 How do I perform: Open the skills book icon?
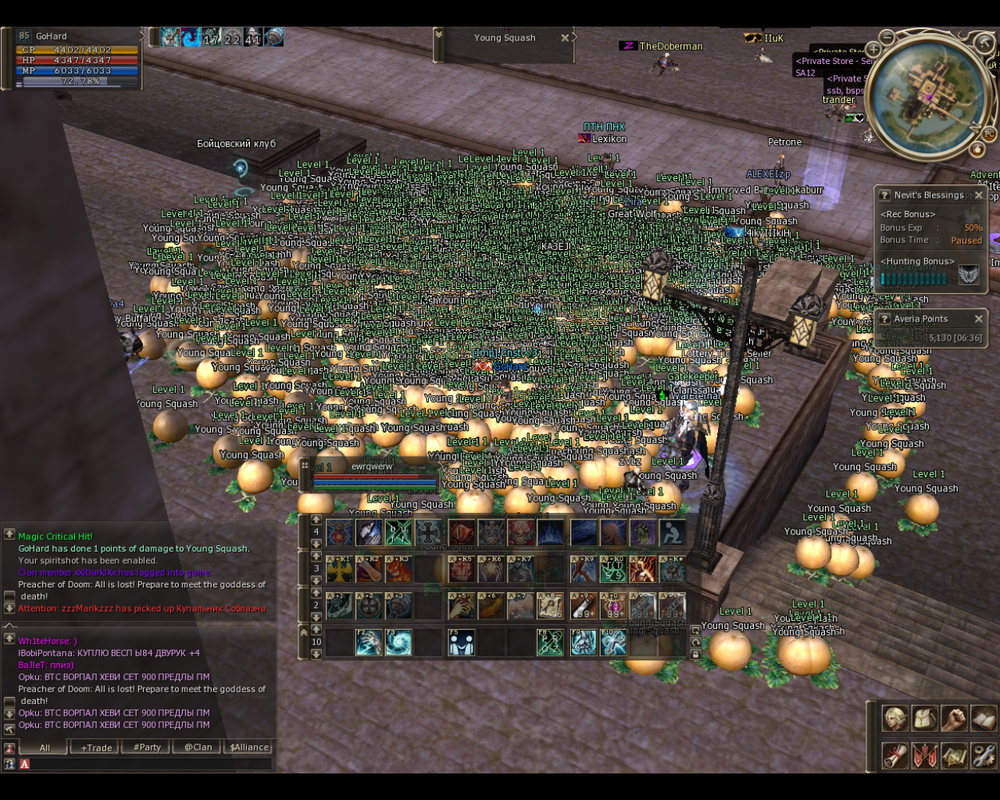tap(984, 718)
